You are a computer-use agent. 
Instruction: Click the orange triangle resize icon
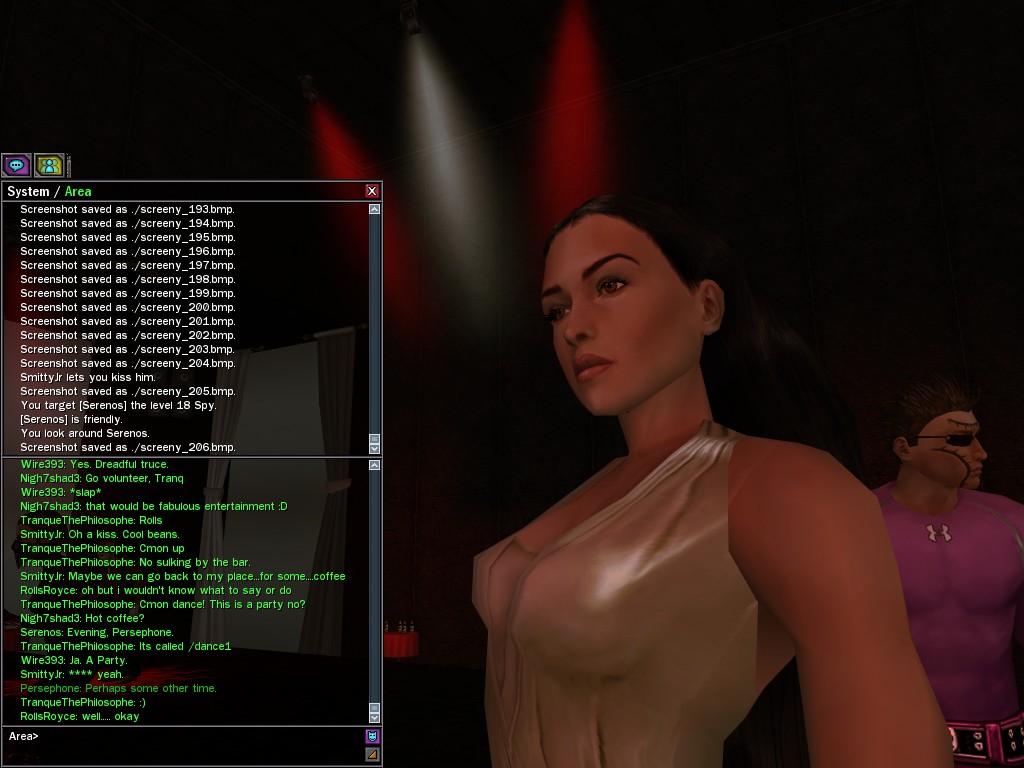[x=373, y=755]
